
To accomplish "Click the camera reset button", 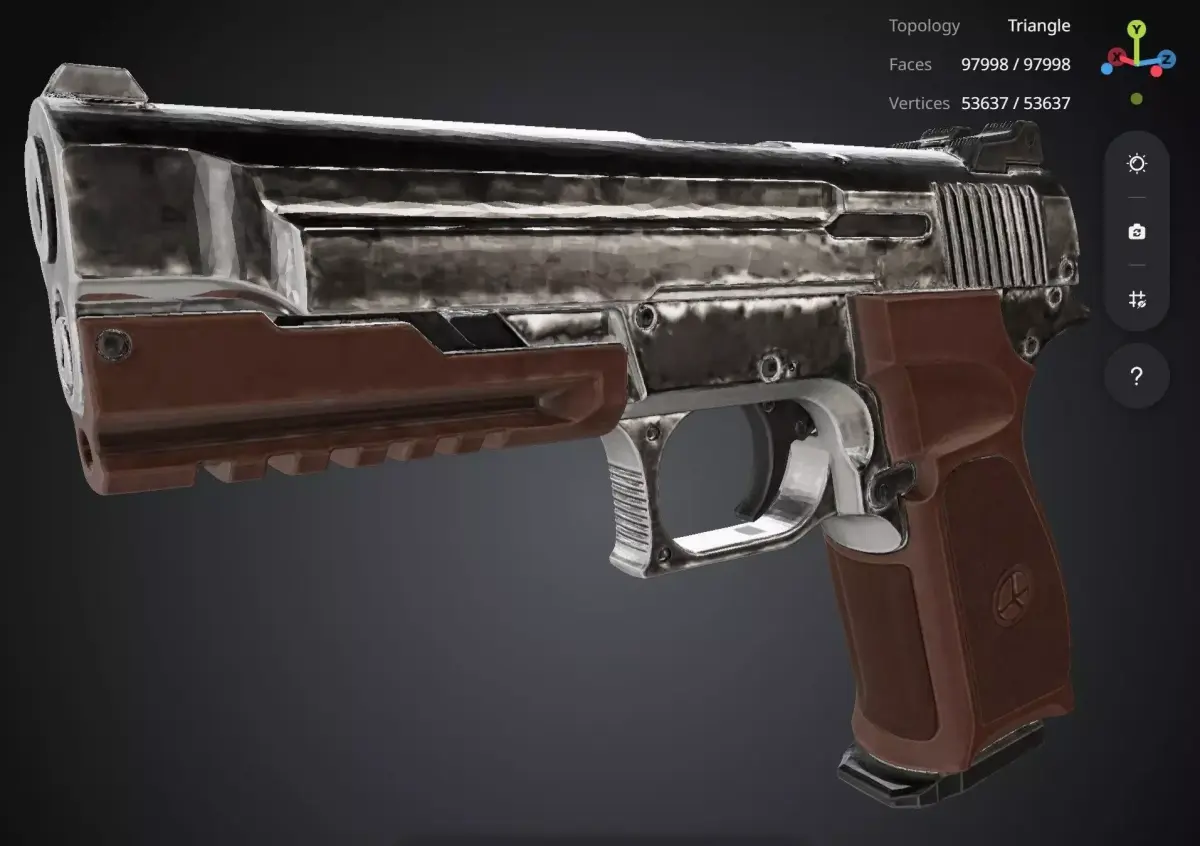I will click(1137, 232).
